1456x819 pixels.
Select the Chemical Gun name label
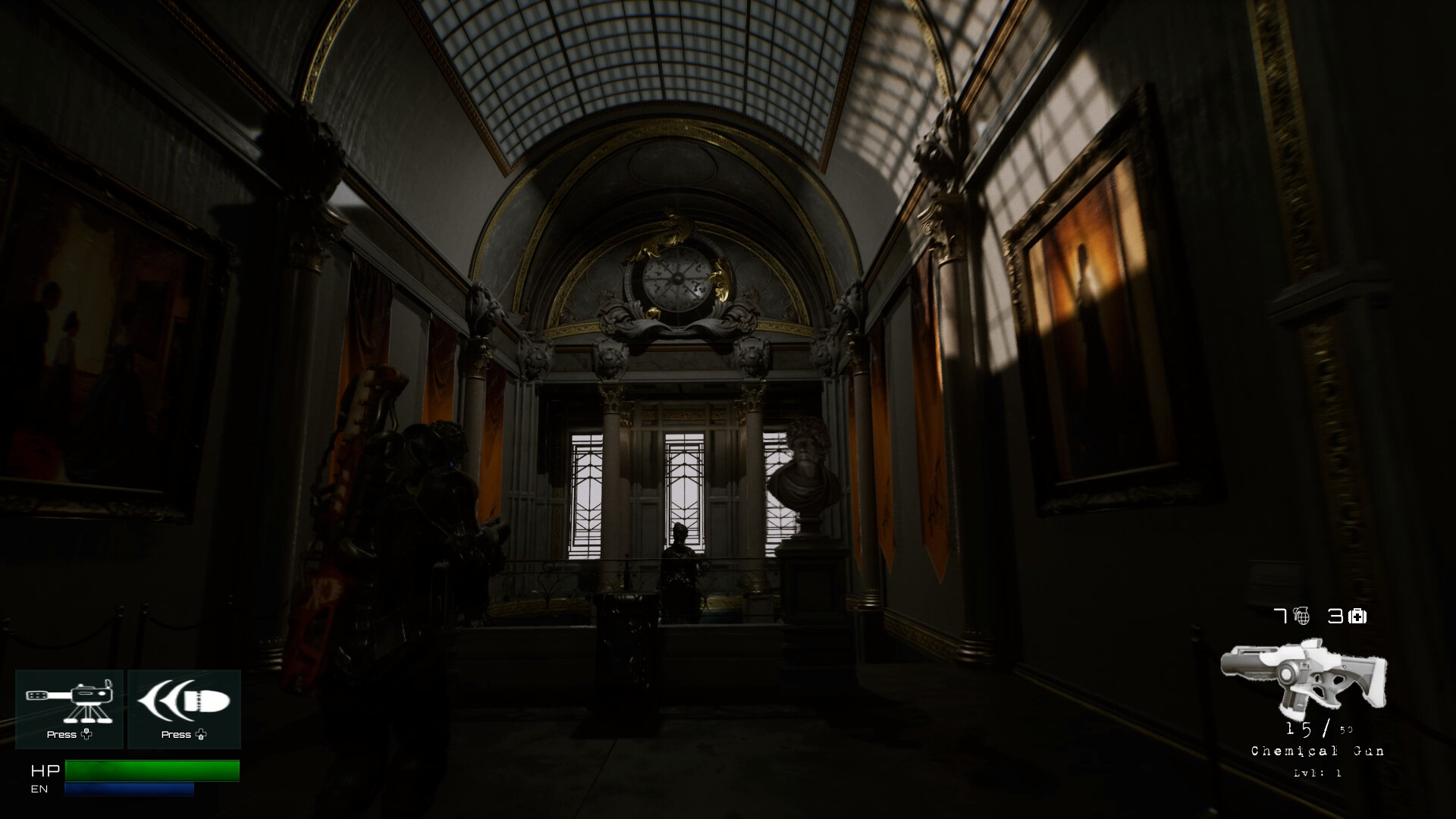(1318, 752)
